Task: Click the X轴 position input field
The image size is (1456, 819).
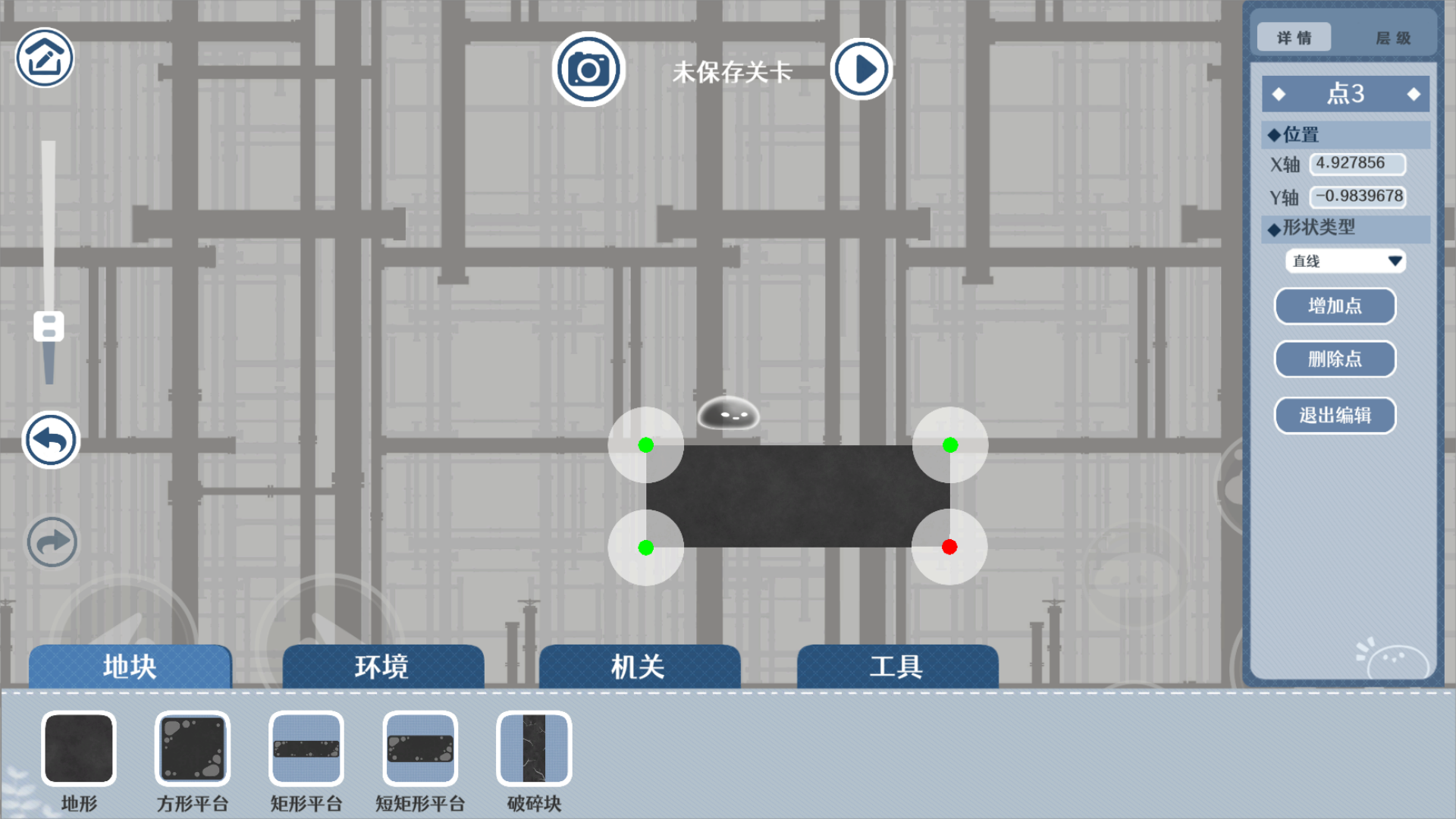Action: 1357,164
